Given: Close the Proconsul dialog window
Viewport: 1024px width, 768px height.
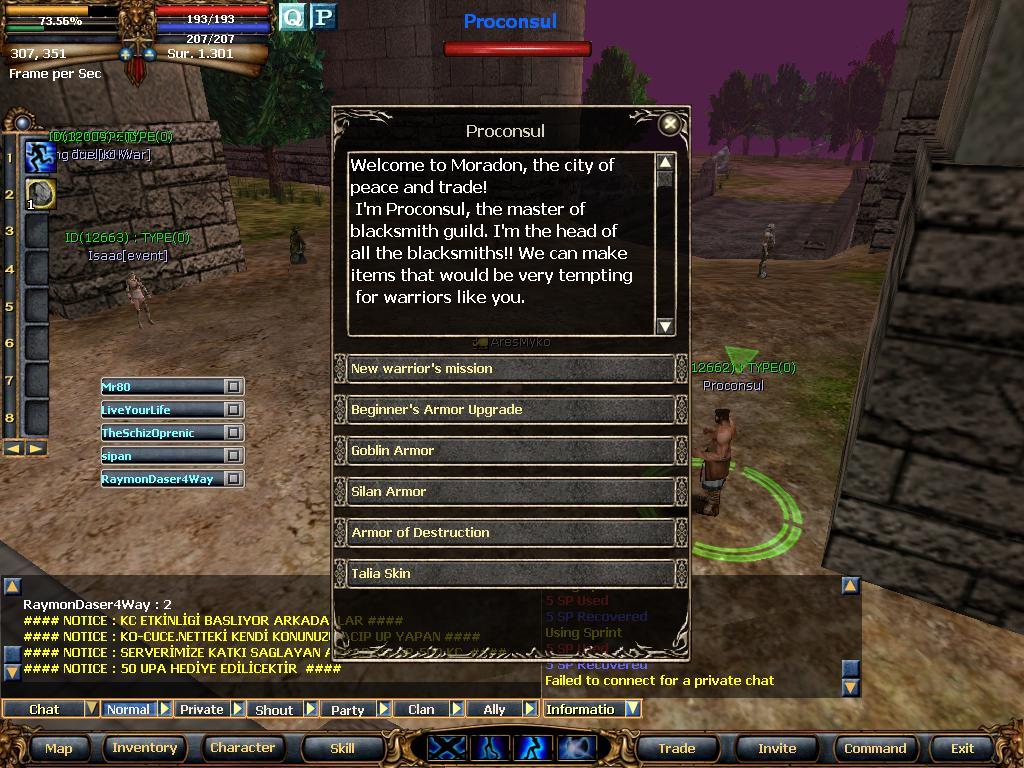Looking at the screenshot, I should point(670,124).
